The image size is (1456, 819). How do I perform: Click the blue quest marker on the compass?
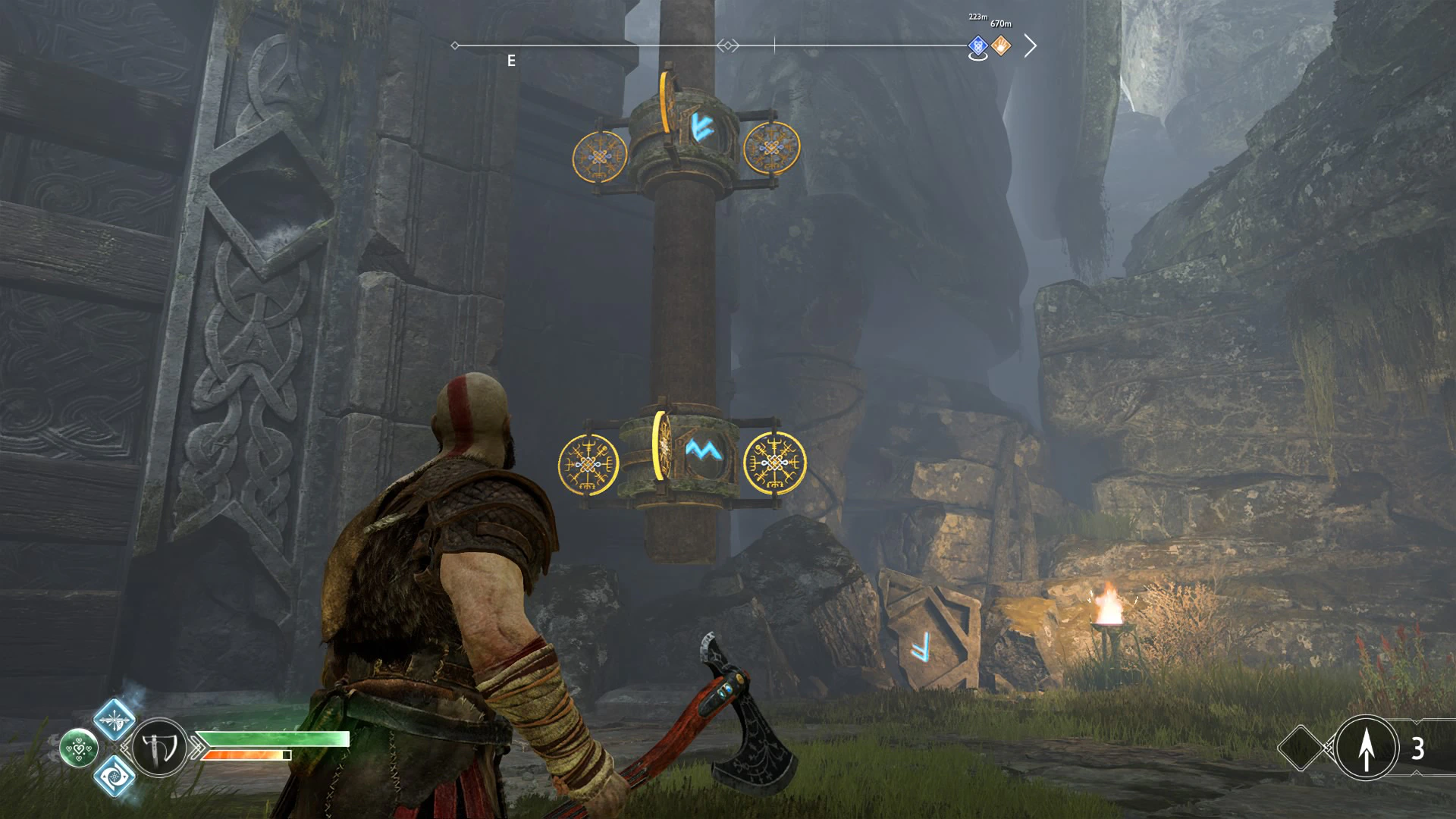(977, 46)
